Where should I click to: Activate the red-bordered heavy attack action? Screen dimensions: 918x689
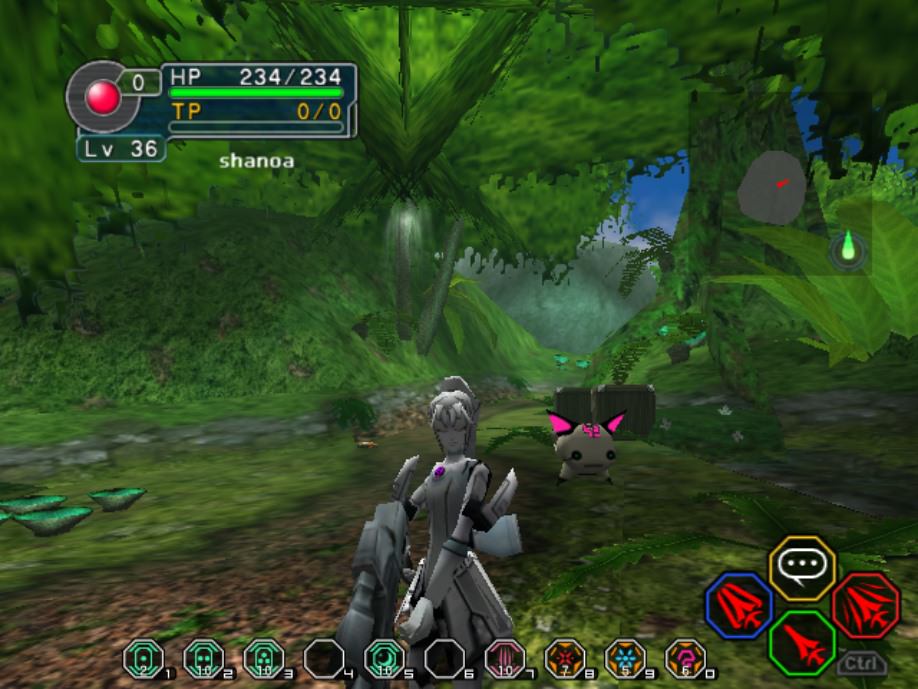(x=865, y=605)
